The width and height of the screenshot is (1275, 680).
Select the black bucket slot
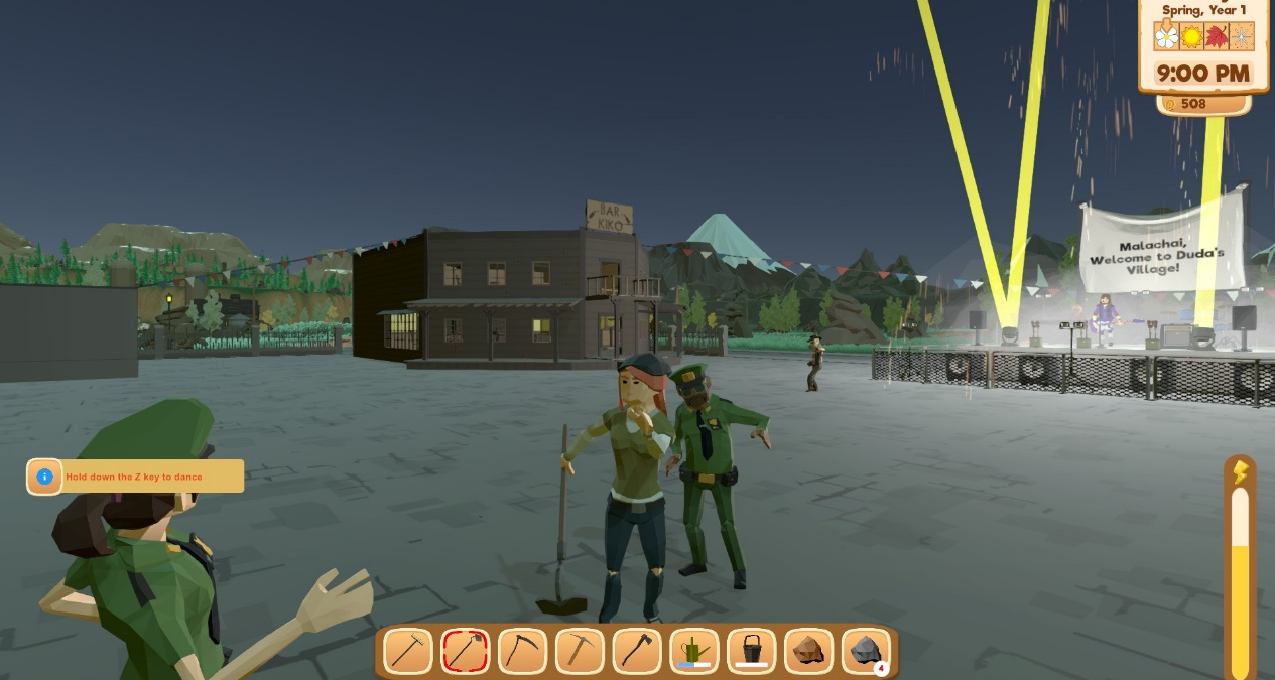click(752, 651)
